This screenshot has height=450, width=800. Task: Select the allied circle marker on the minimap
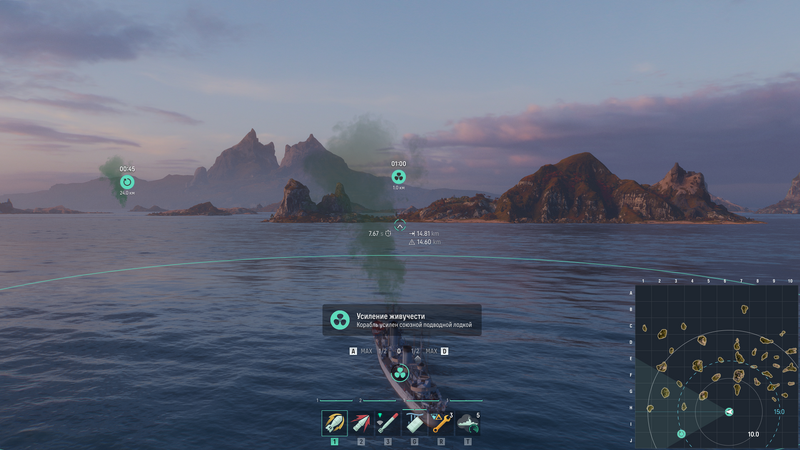point(682,434)
